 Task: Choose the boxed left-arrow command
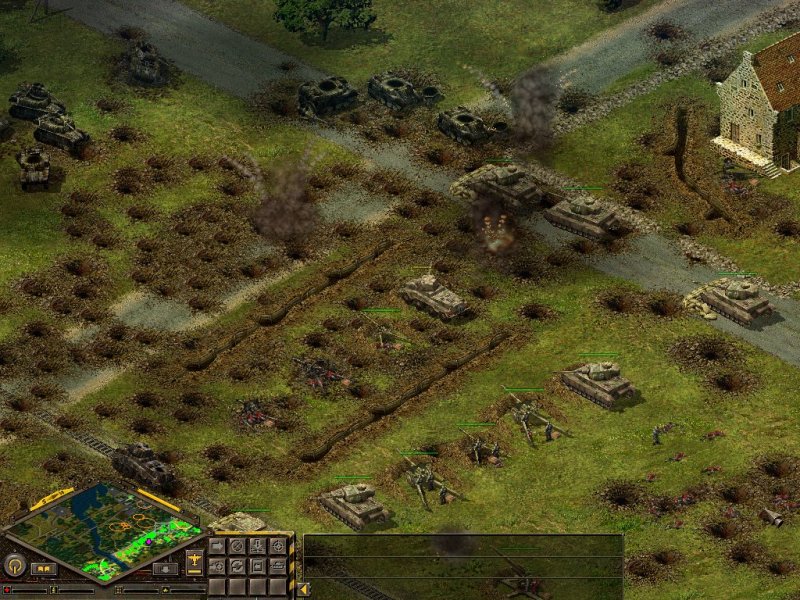point(257,566)
